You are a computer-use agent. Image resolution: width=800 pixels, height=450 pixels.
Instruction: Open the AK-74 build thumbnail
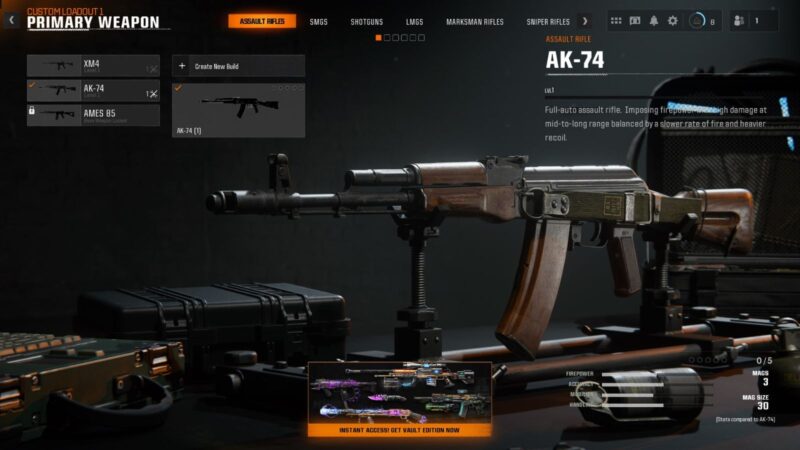(238, 109)
